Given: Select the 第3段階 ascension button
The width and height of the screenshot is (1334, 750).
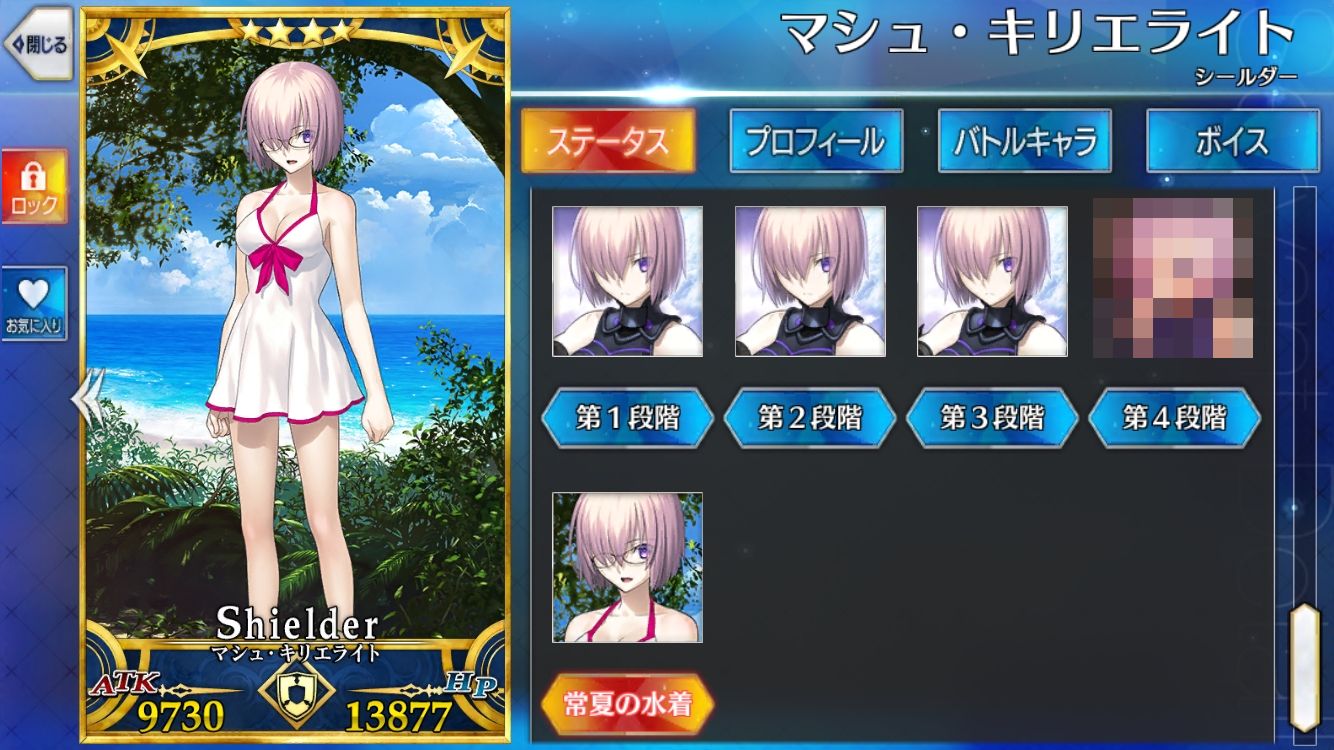Looking at the screenshot, I should 991,418.
